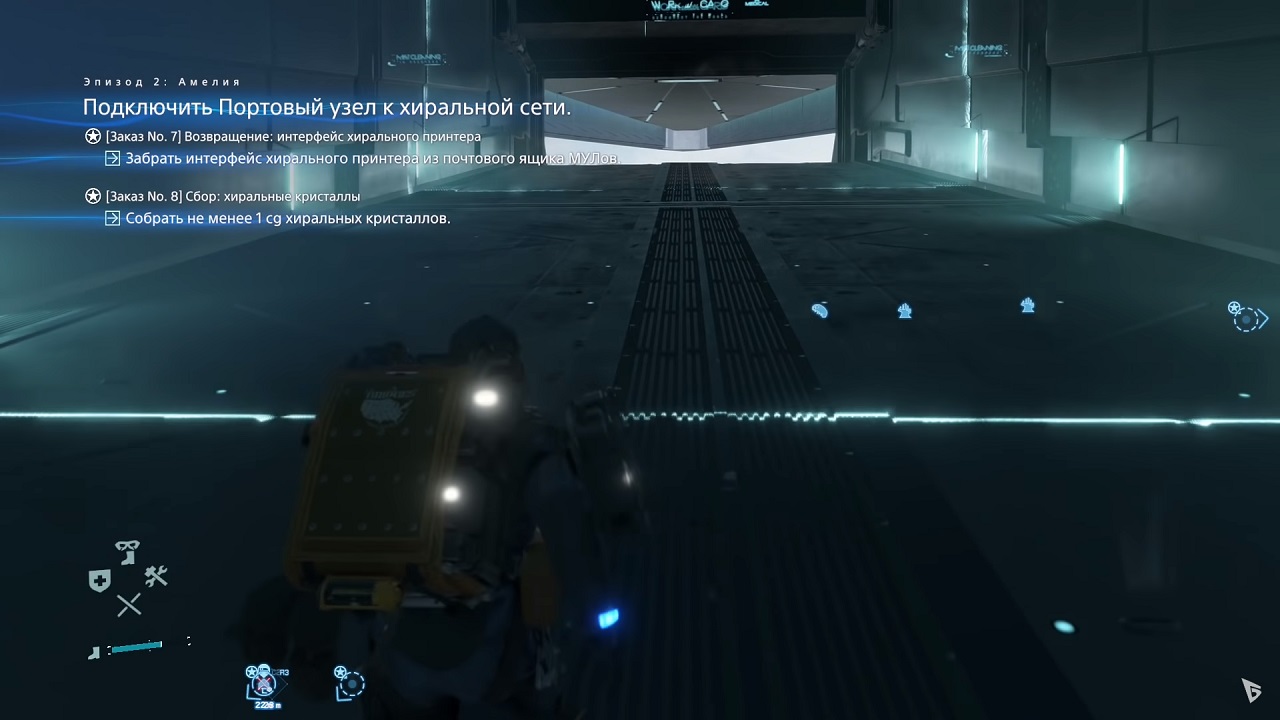Select the Order No. 8 chiral crystals entry
1280x720 pixels.
click(232, 196)
